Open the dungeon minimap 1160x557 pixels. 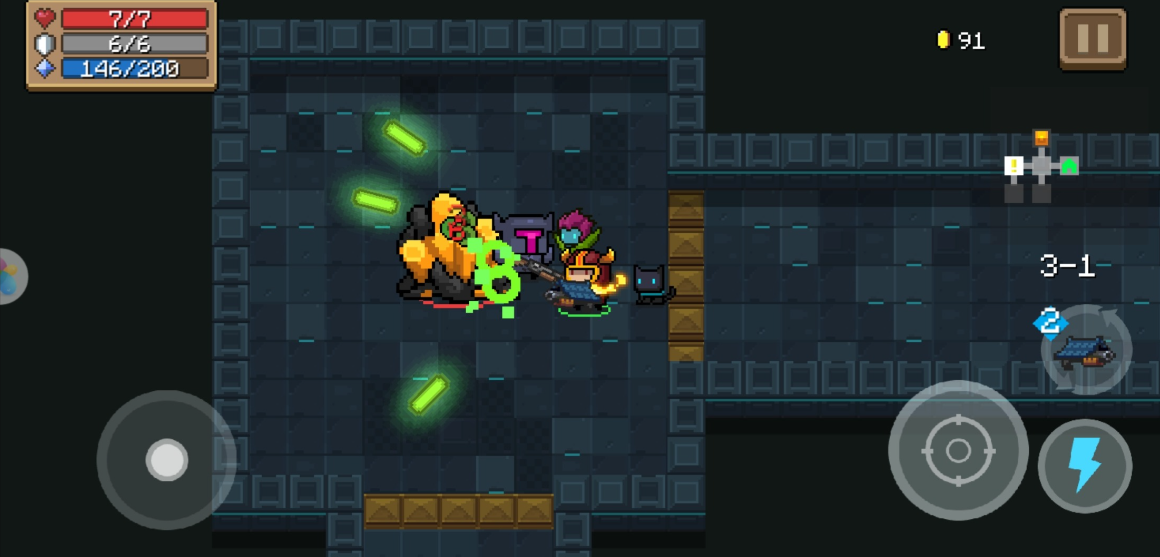[x=1041, y=167]
